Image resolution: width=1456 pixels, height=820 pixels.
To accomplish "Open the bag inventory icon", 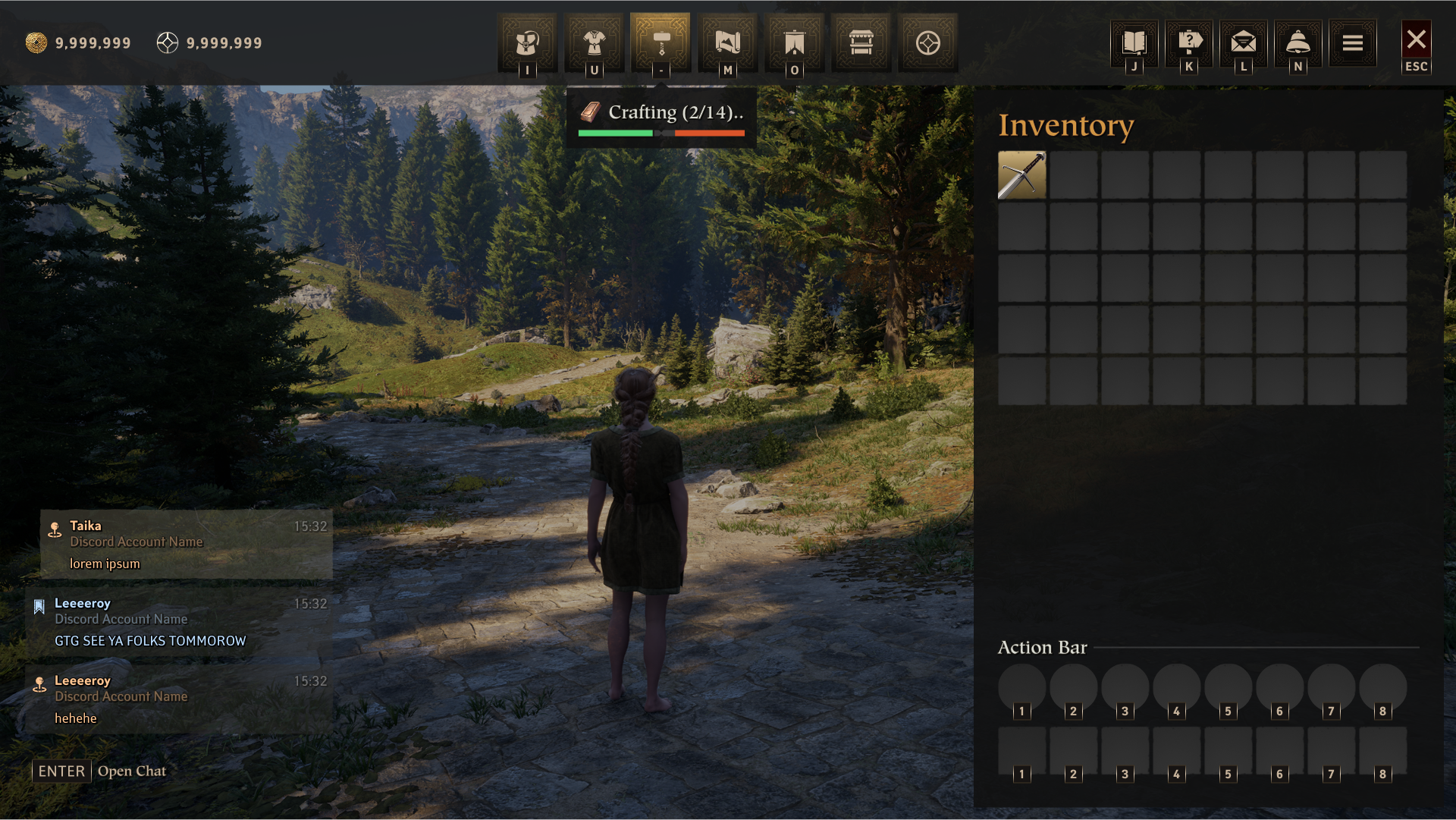I will (x=527, y=42).
